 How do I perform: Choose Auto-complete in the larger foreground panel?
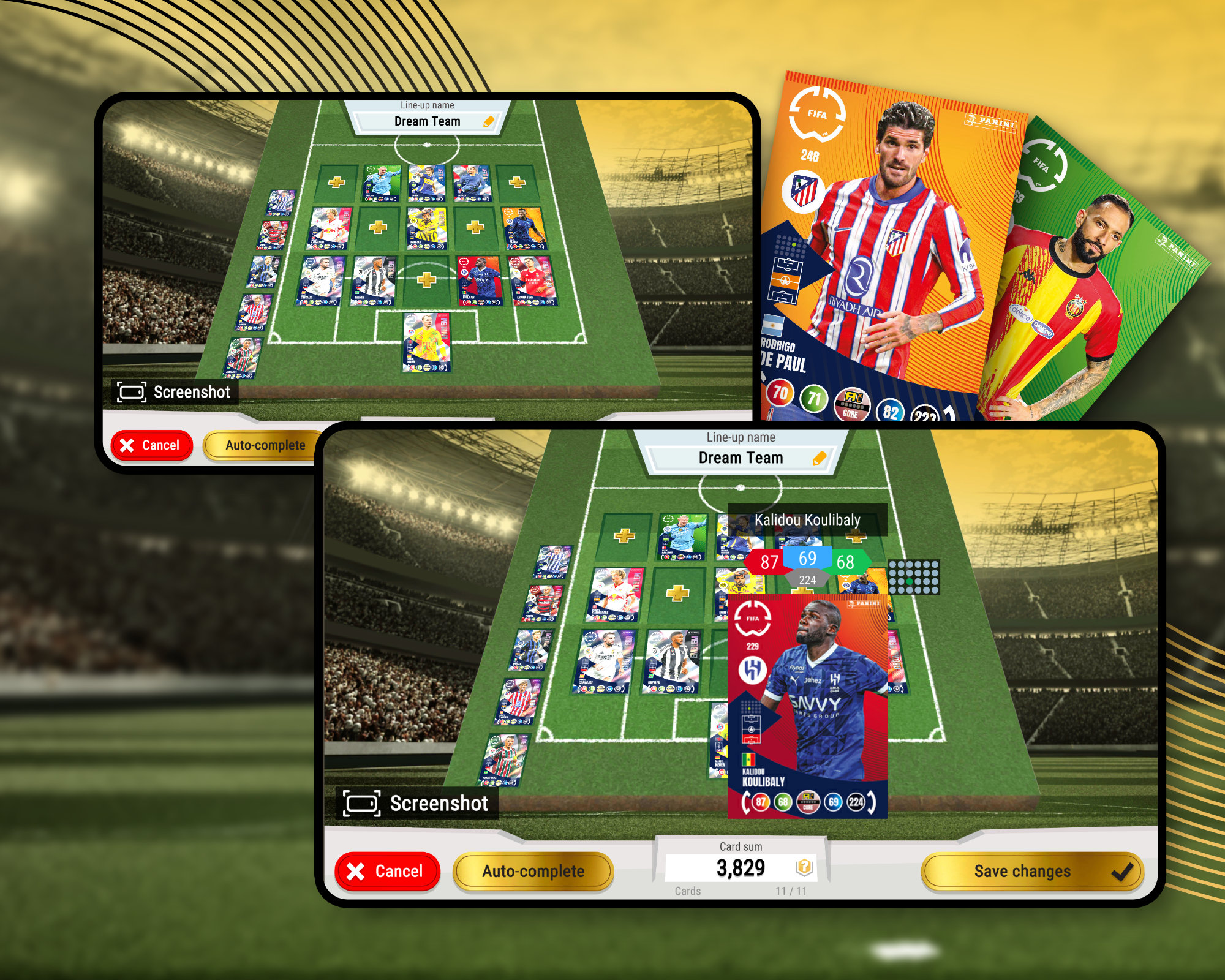pos(533,871)
